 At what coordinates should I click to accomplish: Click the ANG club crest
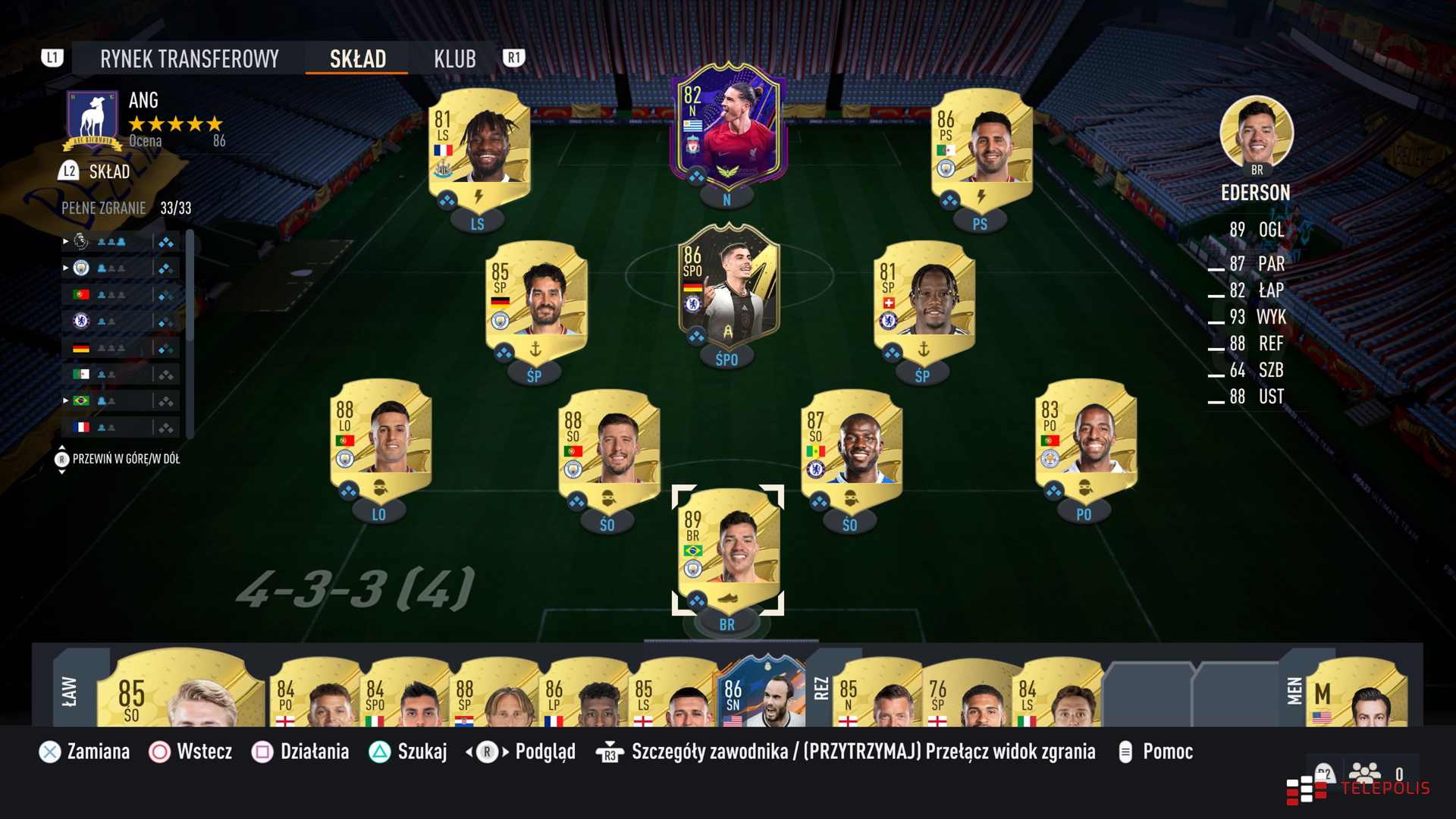(92, 119)
